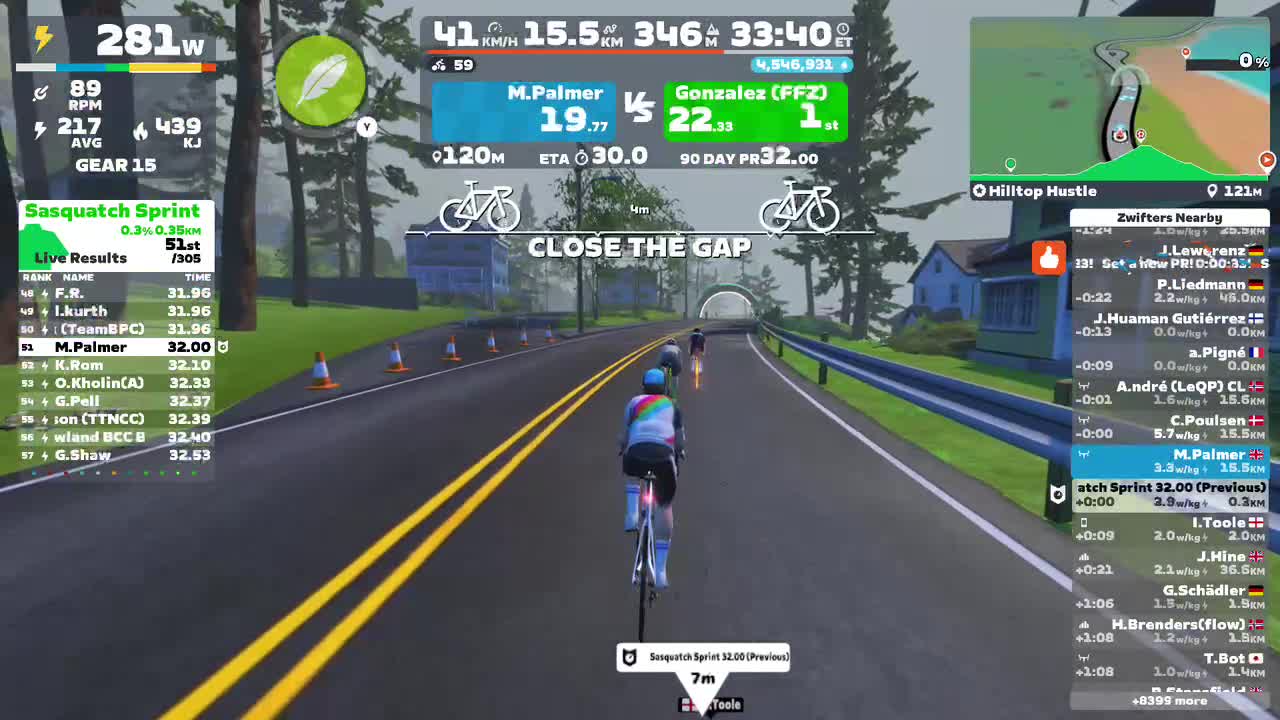Click the red arrow marker on the minimap
Viewport: 1280px width, 720px height.
1268,159
